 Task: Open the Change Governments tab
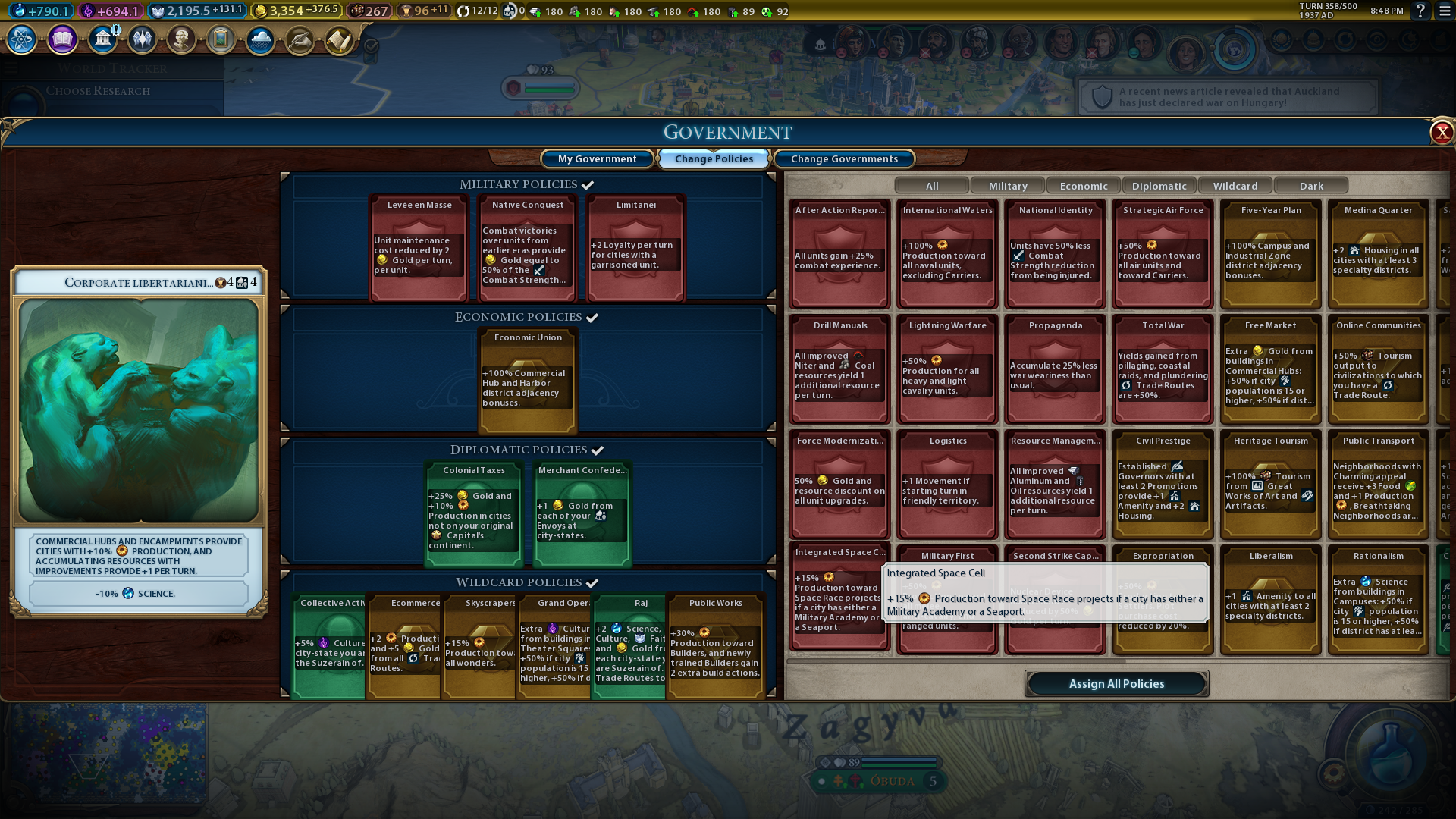coord(844,158)
